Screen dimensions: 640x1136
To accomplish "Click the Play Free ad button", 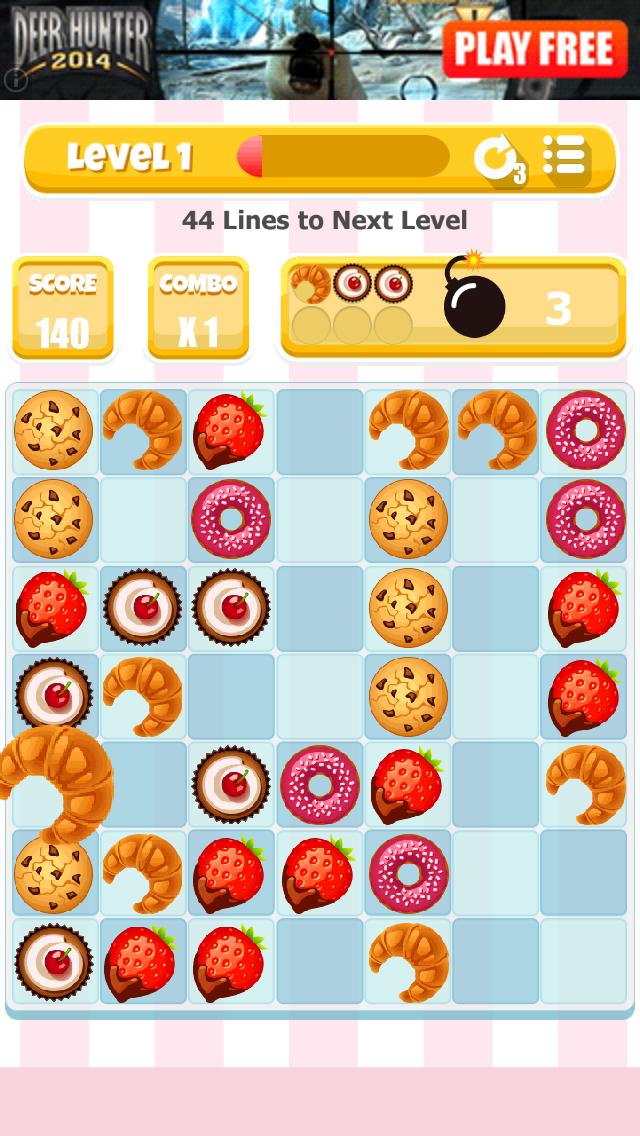I will click(534, 48).
